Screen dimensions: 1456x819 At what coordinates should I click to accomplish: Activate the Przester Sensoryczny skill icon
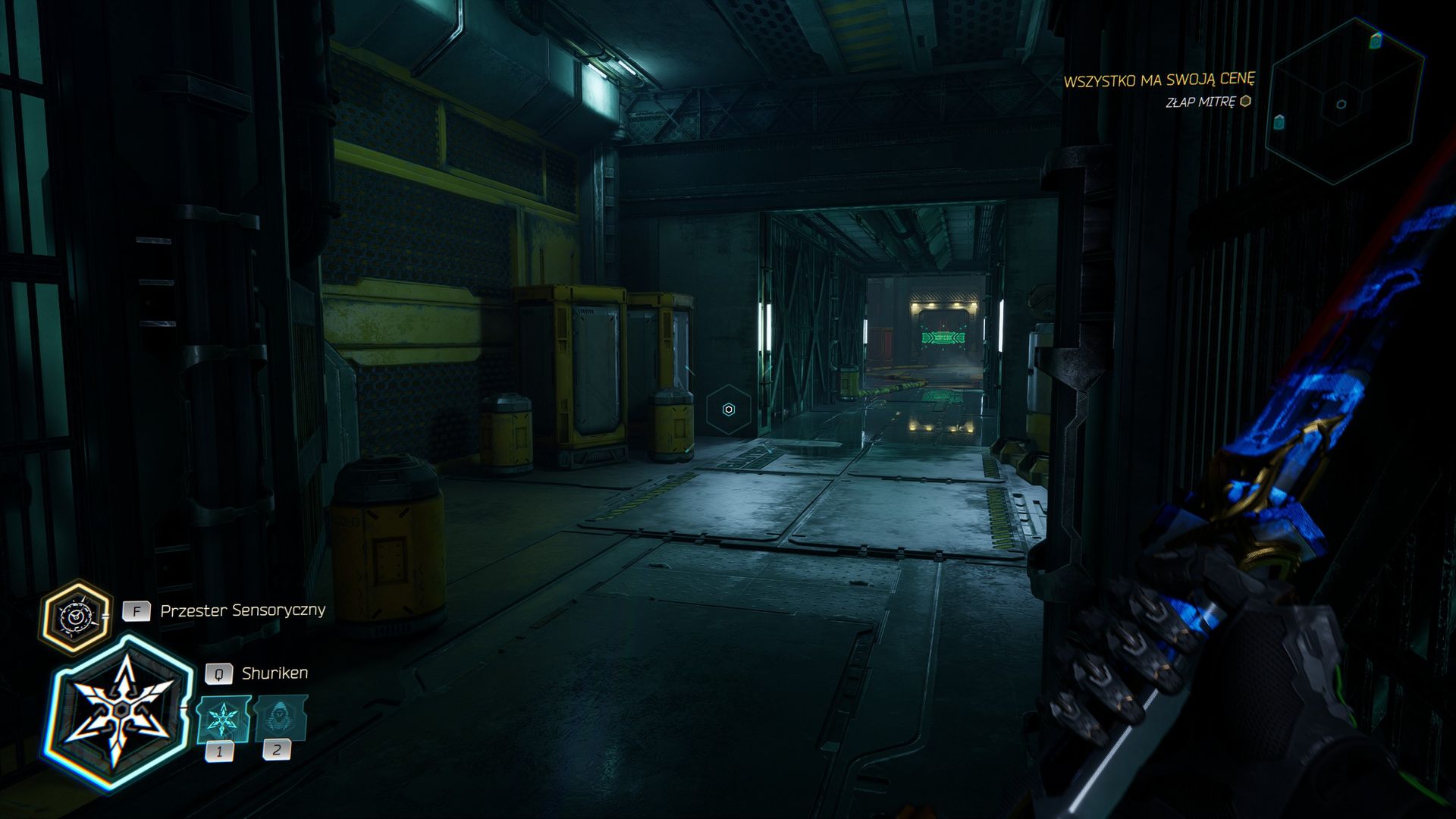(75, 617)
